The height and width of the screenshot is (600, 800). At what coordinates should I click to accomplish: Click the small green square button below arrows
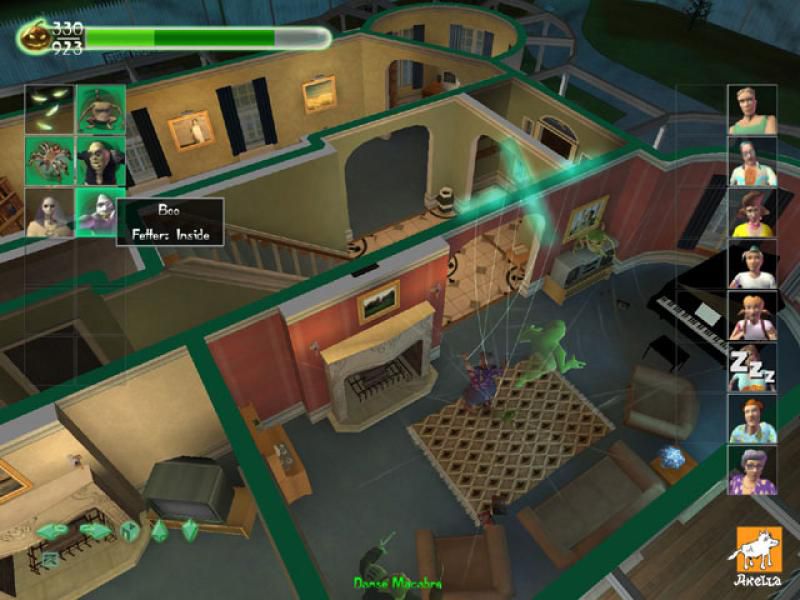pos(49,559)
